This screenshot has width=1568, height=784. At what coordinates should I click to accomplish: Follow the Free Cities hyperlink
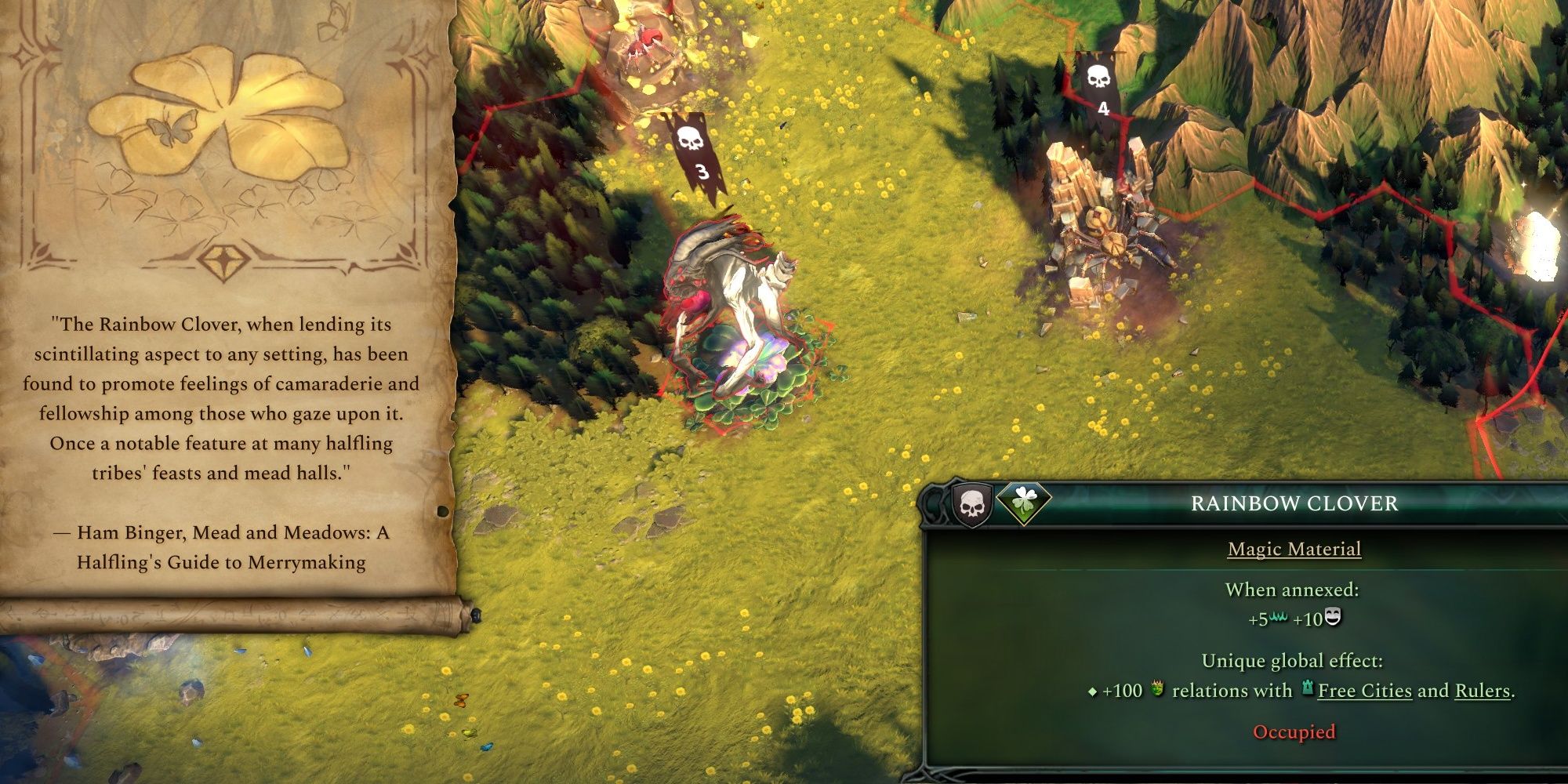(1366, 691)
